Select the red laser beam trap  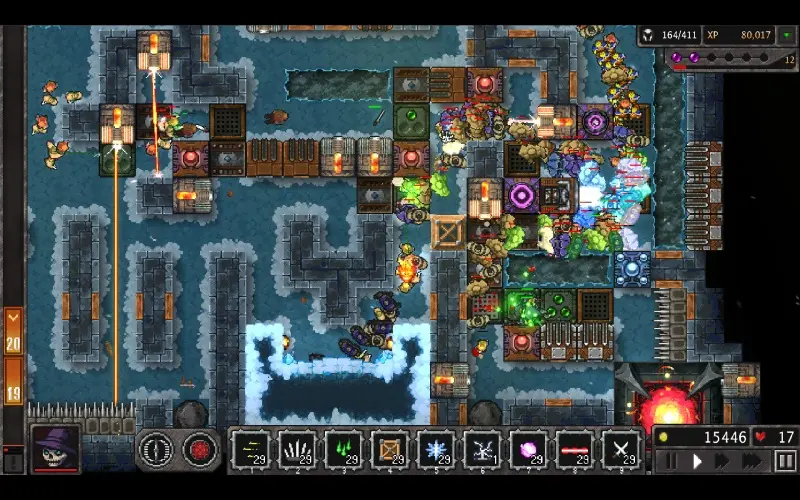click(575, 450)
